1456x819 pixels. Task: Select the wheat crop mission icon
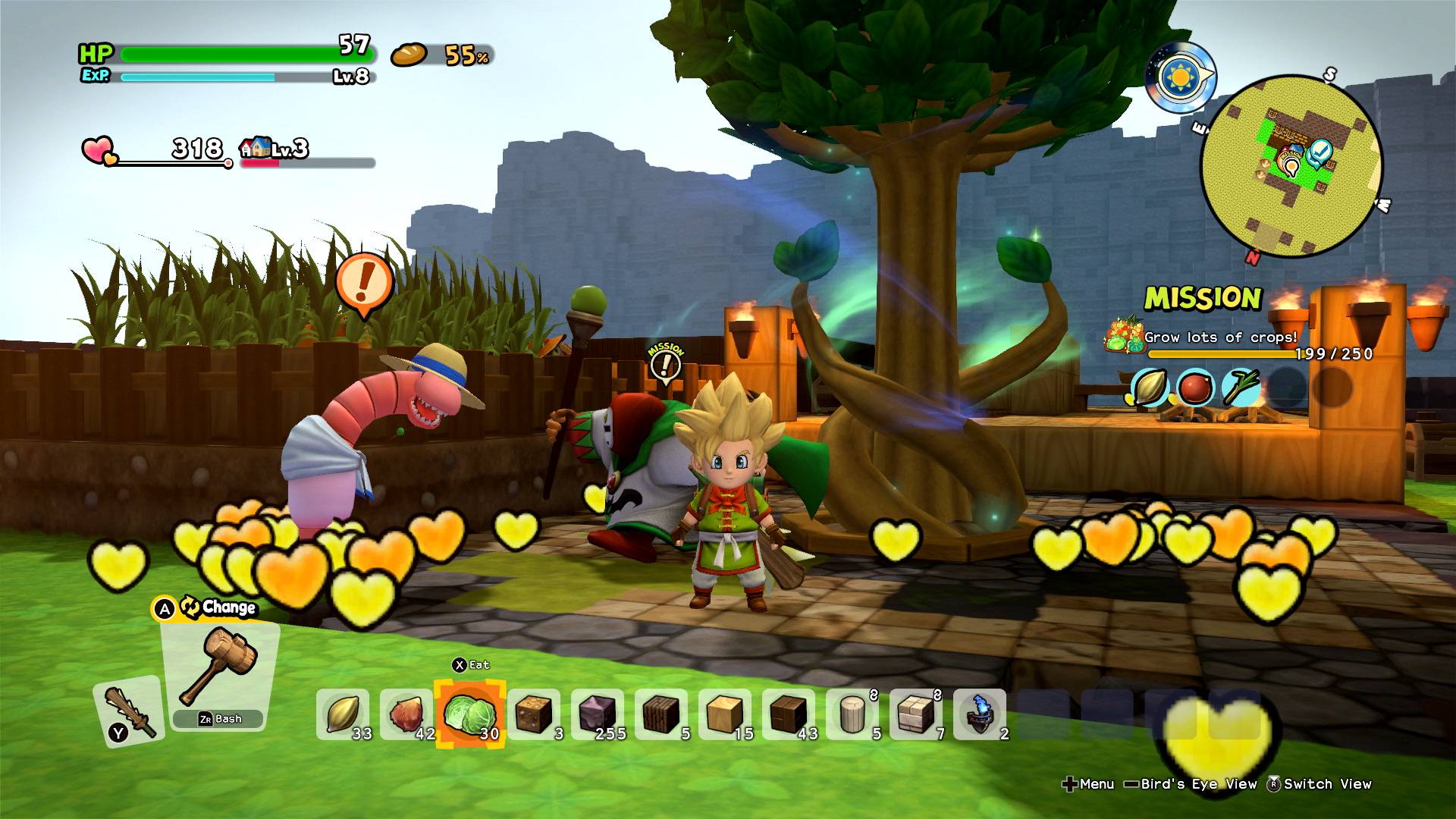(x=1150, y=388)
